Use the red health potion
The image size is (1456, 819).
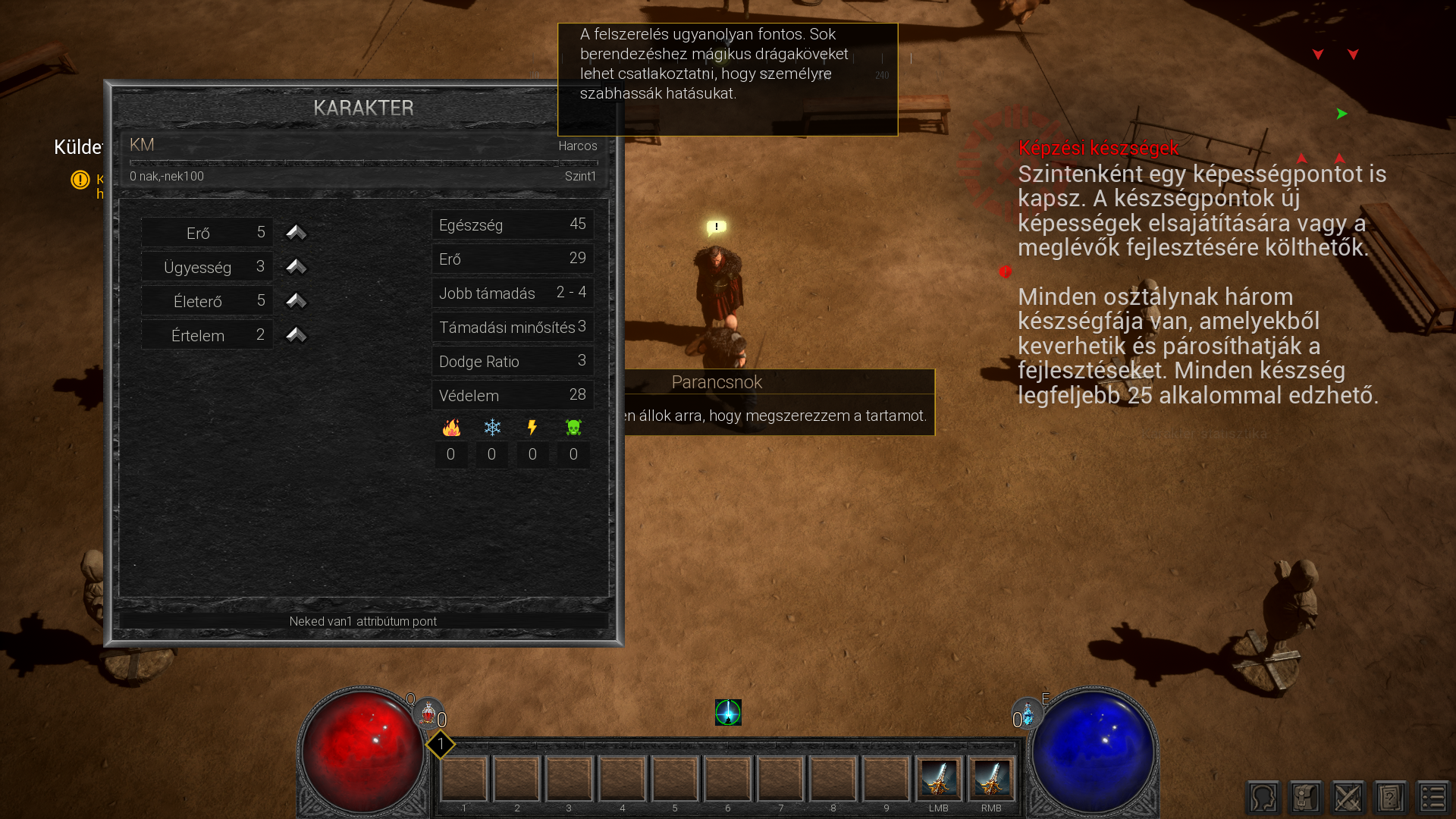[x=428, y=714]
